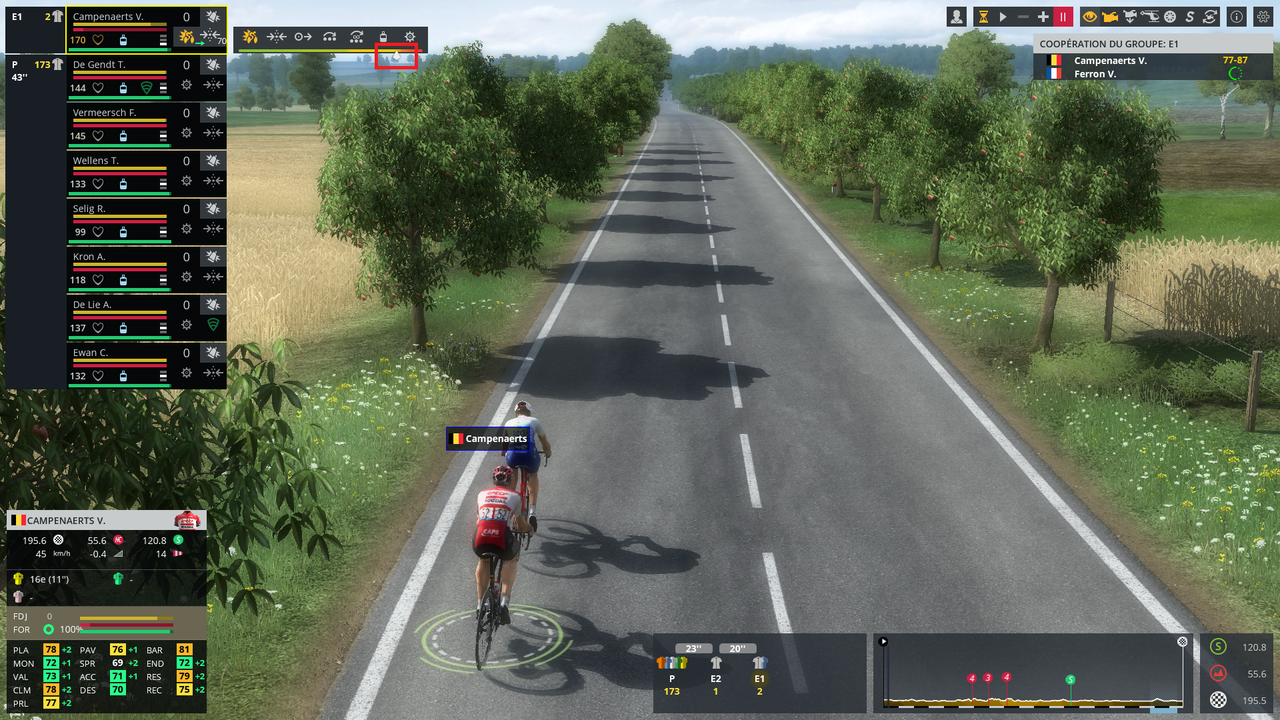Image resolution: width=1280 pixels, height=720 pixels.
Task: Increase game speed with the plus button
Action: [1043, 17]
